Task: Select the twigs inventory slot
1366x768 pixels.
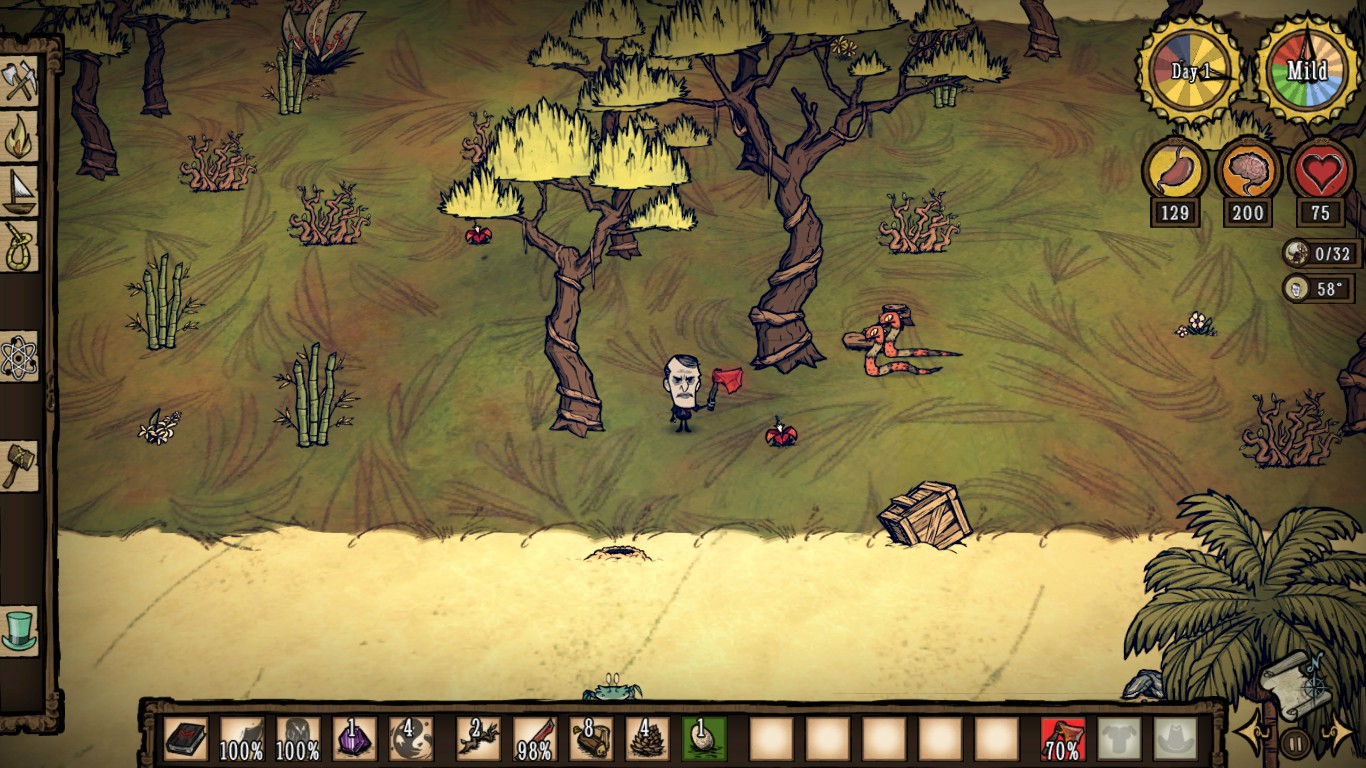Action: tap(478, 739)
